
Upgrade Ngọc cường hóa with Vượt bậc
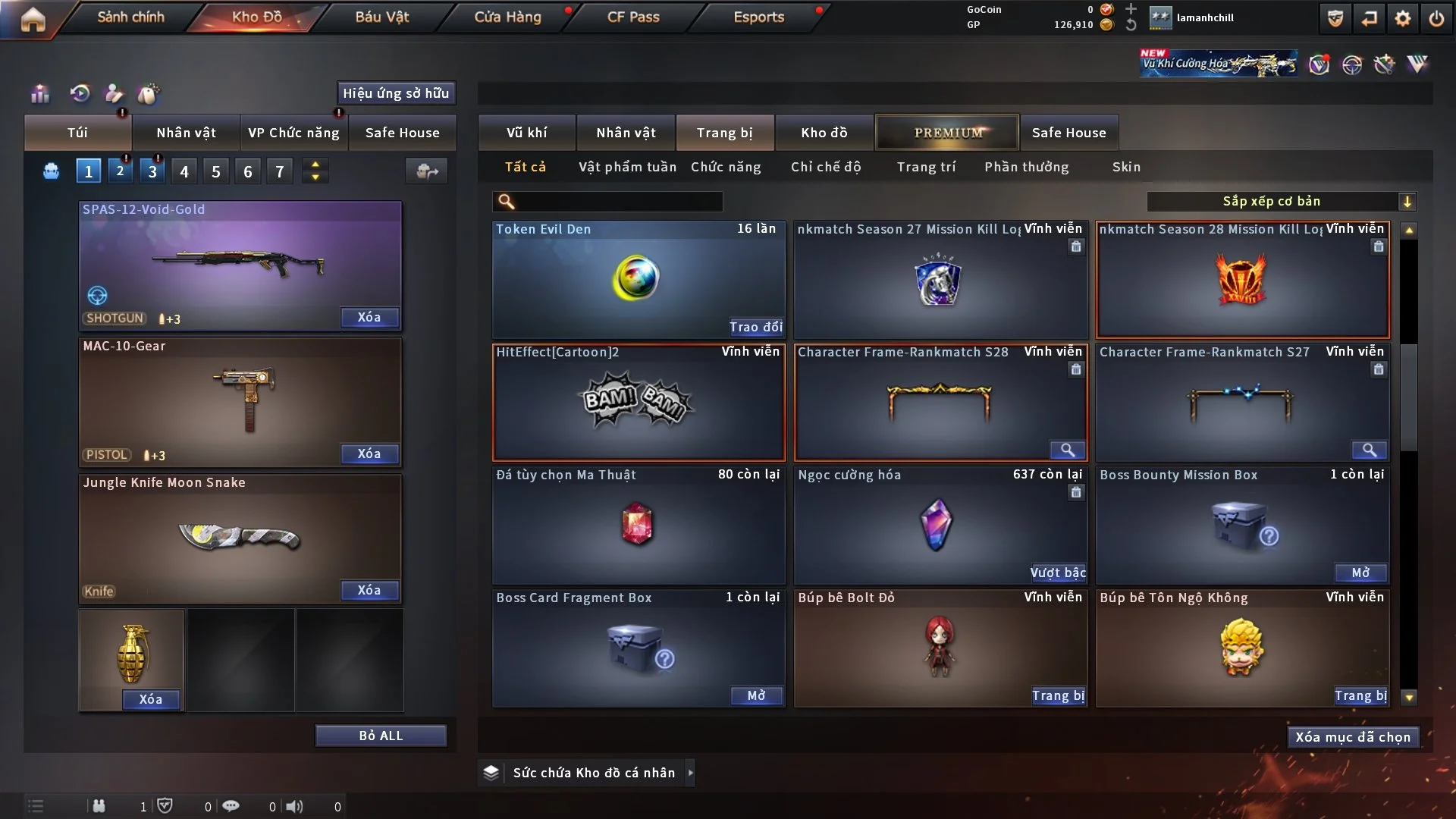[x=1058, y=573]
